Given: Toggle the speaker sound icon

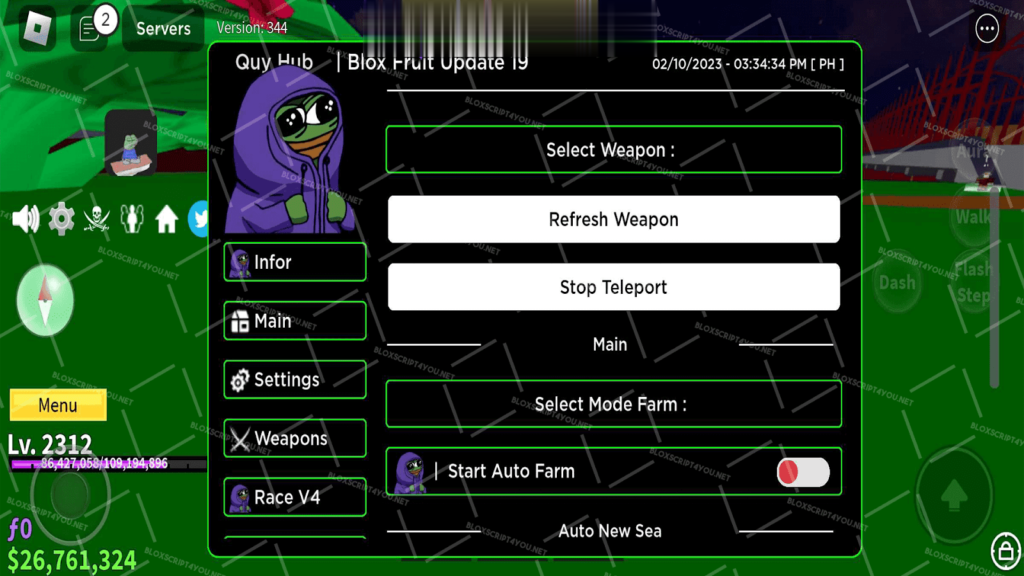Looking at the screenshot, I should [26, 218].
